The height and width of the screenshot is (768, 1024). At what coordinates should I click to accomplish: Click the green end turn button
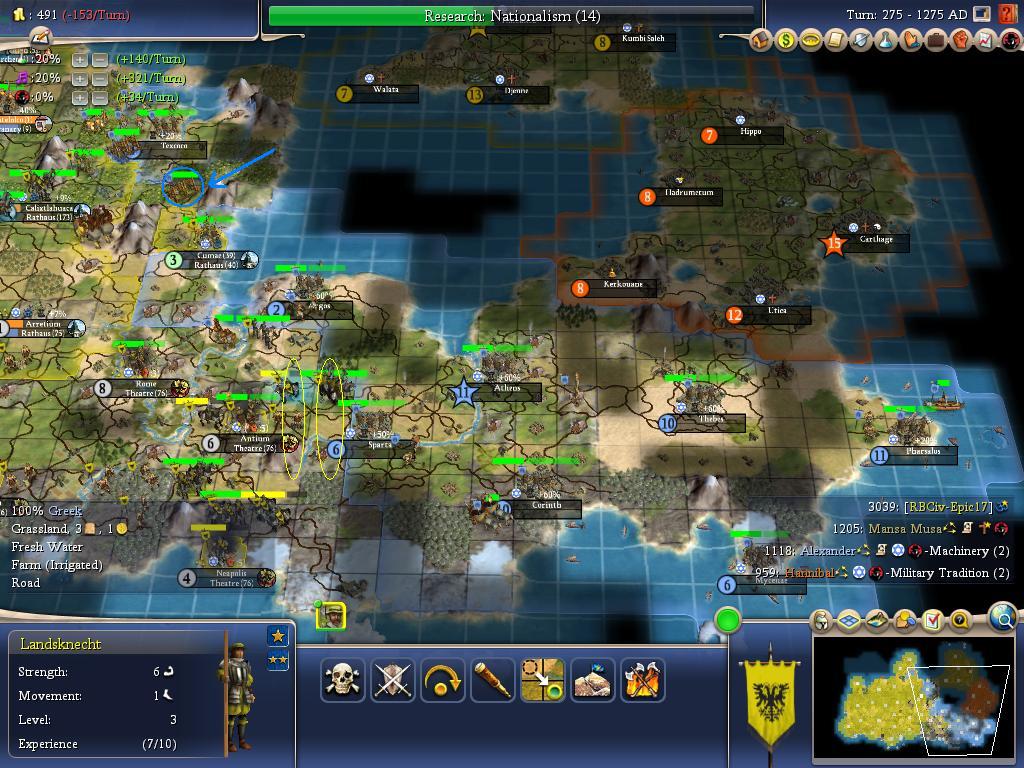728,621
